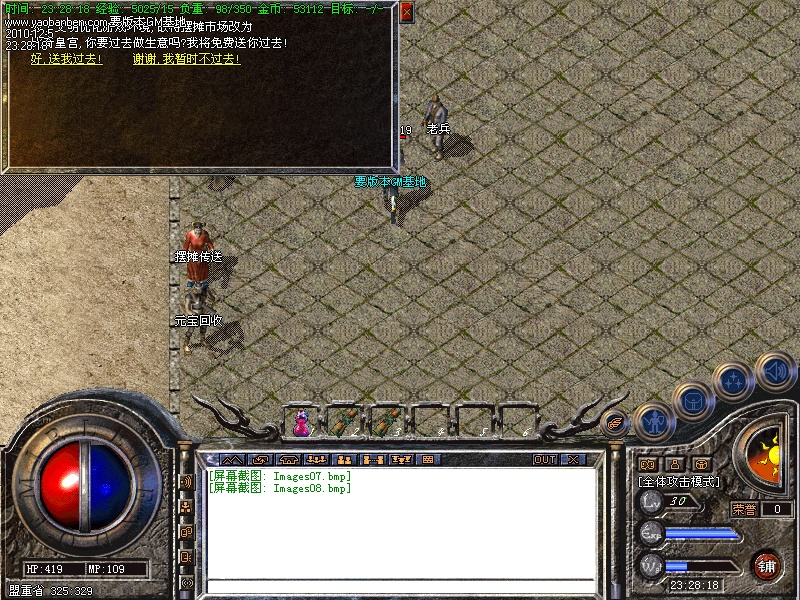Click the grid icon on the chat toolbar
The image size is (800, 600).
pos(429,460)
